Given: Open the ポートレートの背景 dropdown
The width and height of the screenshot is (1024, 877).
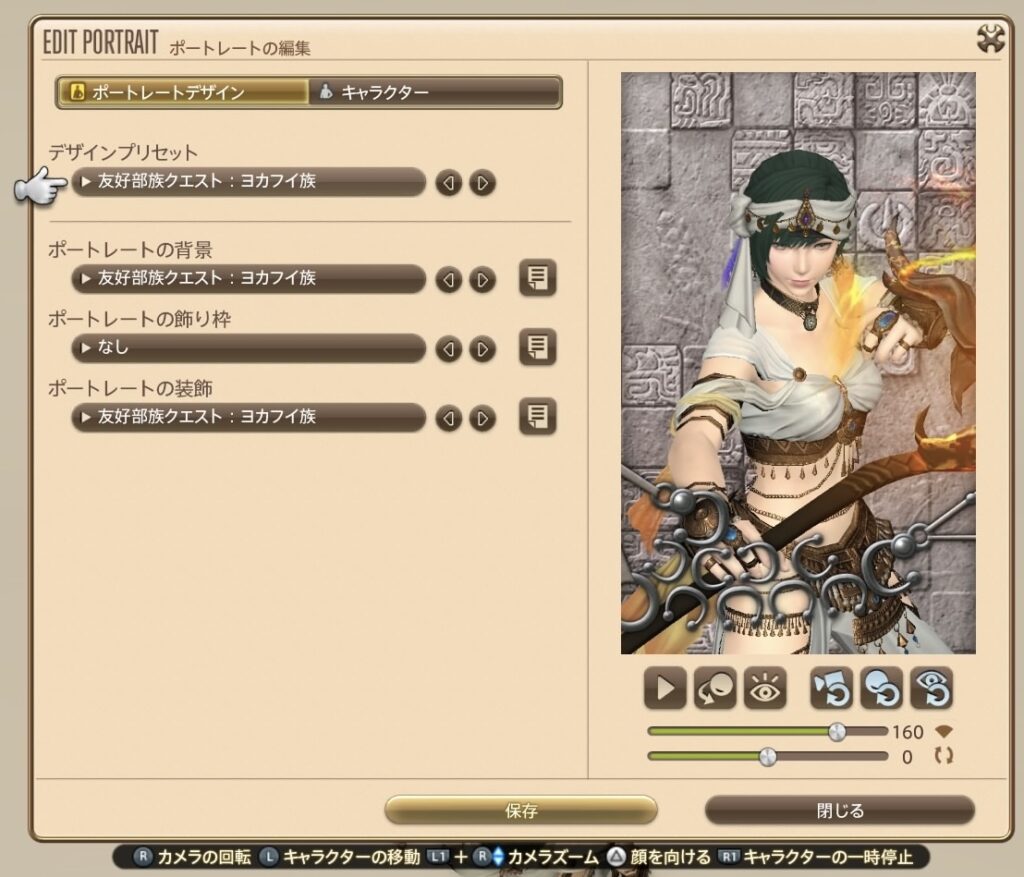Looking at the screenshot, I should click(249, 279).
